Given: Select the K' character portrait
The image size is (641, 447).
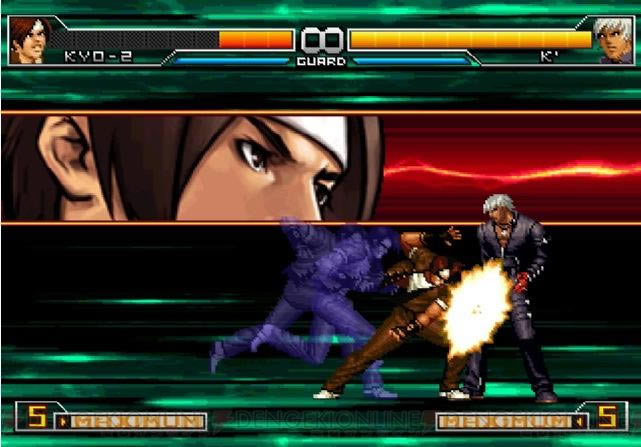Looking at the screenshot, I should click(x=614, y=40).
